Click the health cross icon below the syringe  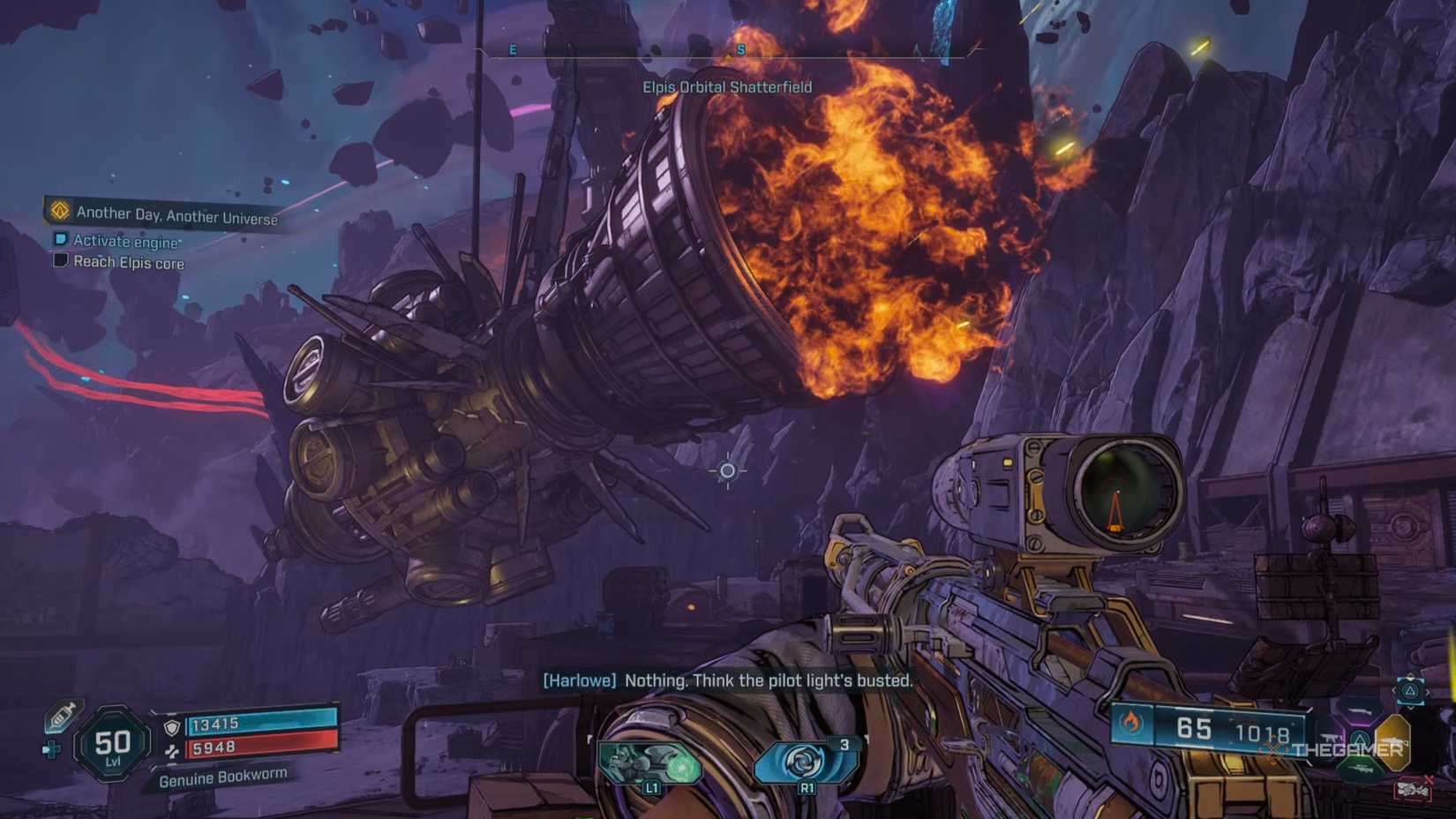tap(50, 749)
